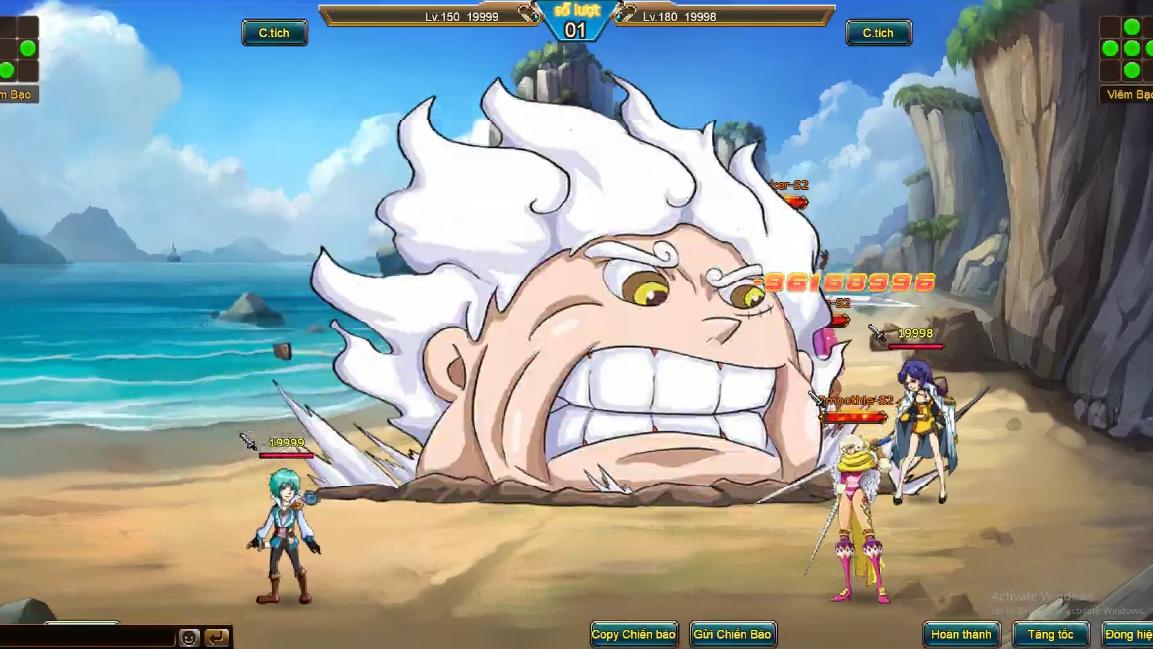1153x649 pixels.
Task: Finish the battle with Hoàn thành
Action: pos(961,634)
